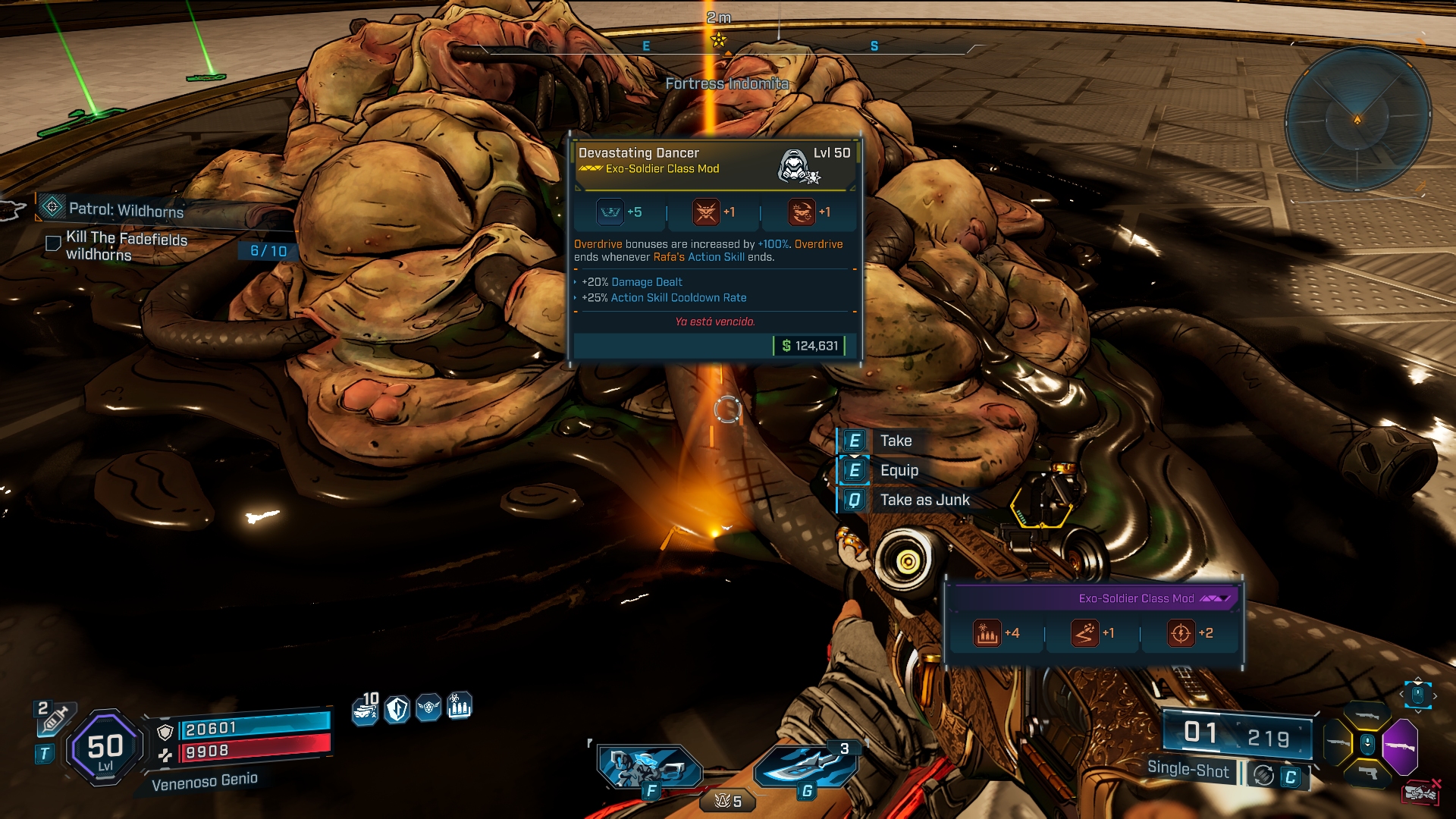Click the +2 crosshair skill icon

[x=1180, y=633]
